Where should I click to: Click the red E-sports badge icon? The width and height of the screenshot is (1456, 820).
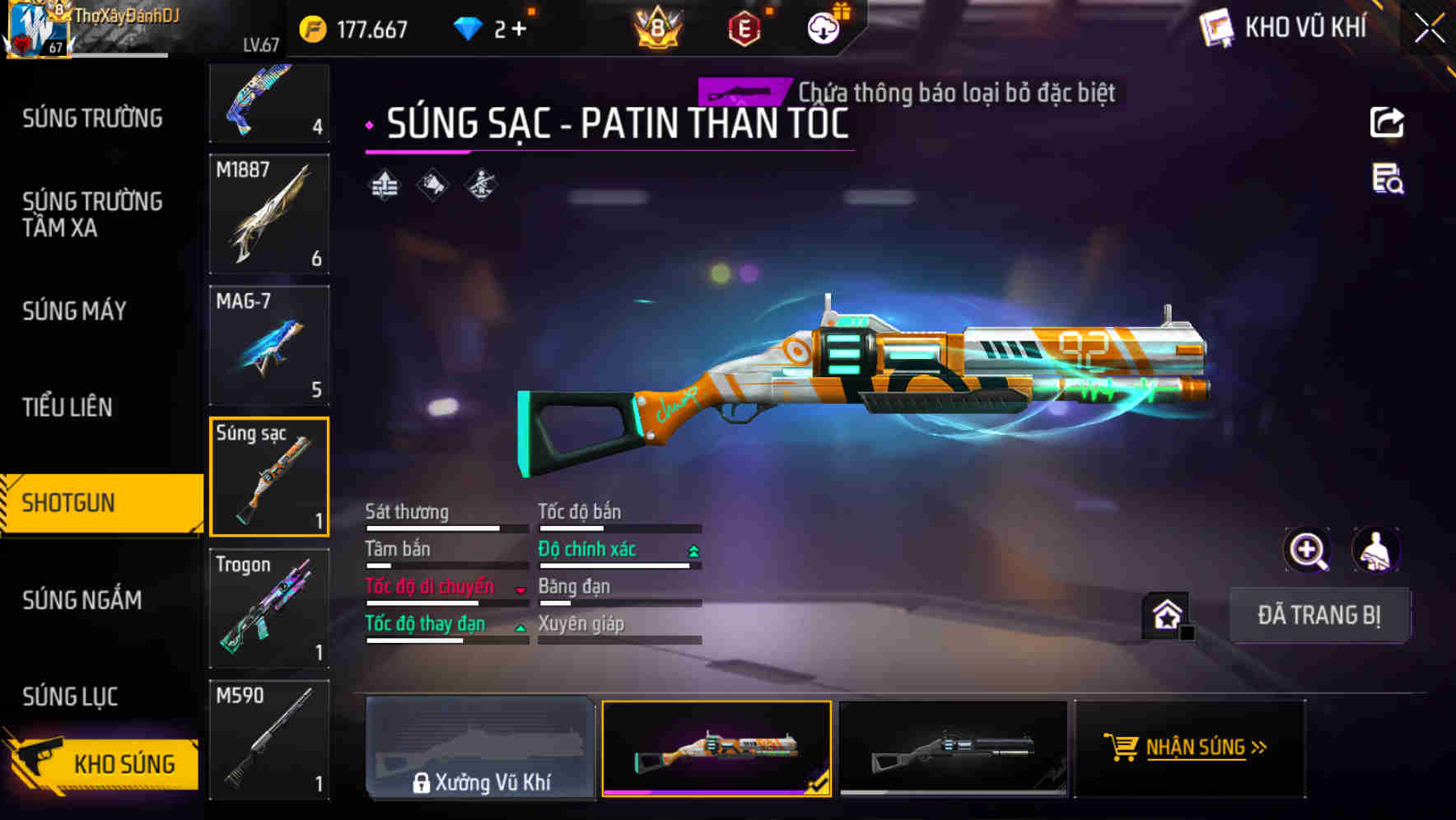(742, 29)
